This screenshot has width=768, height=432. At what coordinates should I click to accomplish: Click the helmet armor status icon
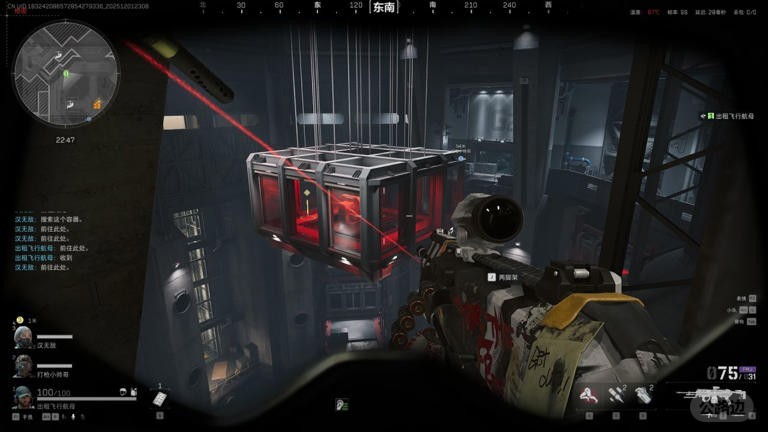tap(121, 392)
